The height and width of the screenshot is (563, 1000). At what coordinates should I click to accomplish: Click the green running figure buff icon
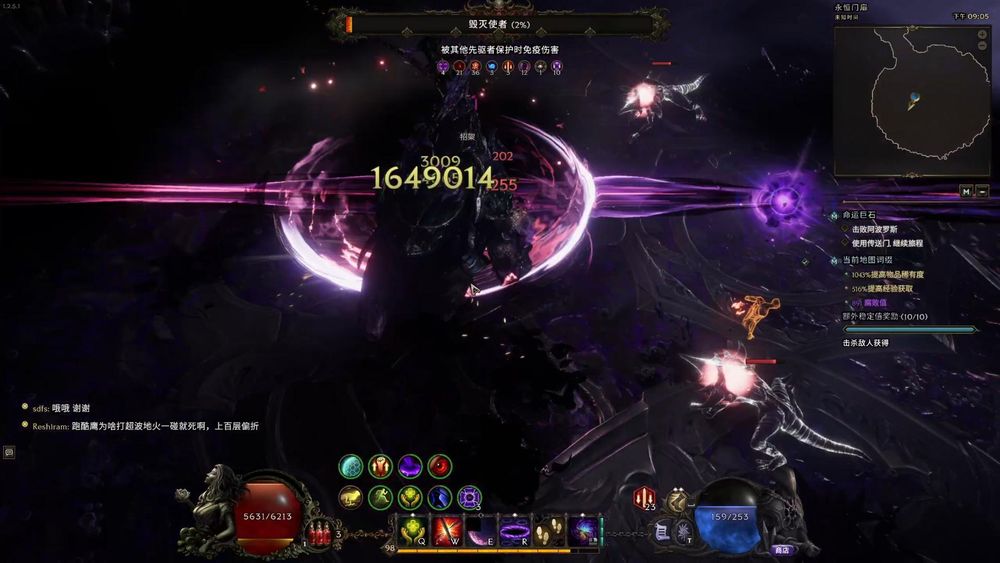(380, 496)
